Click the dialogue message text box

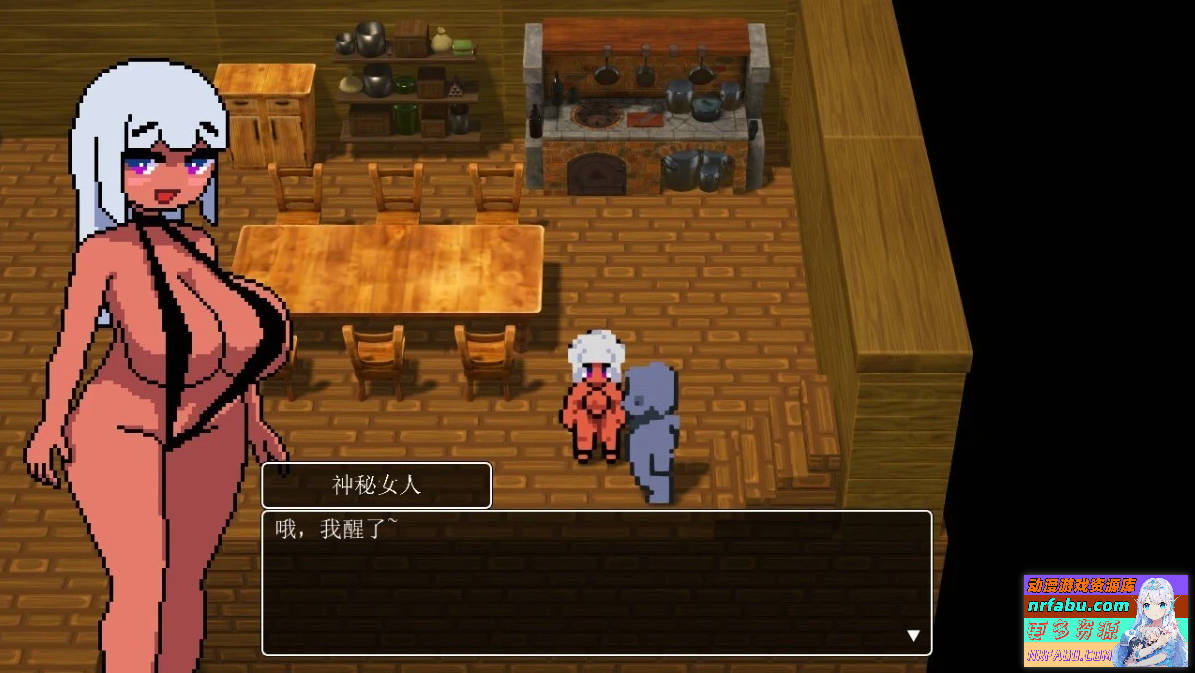pyautogui.click(x=596, y=582)
